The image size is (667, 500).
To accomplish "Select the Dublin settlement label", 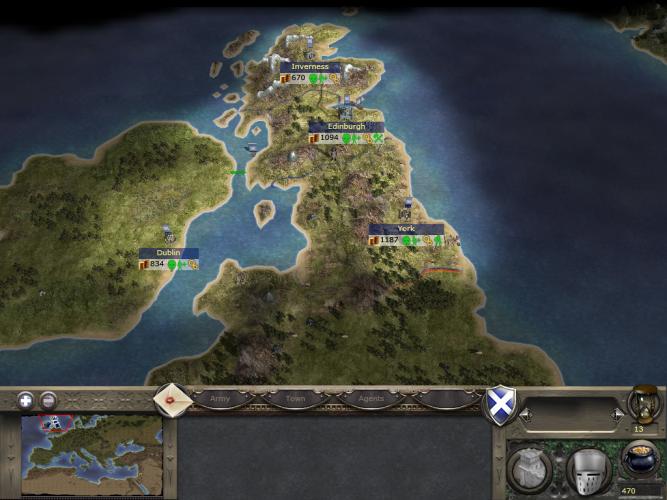I will (168, 253).
